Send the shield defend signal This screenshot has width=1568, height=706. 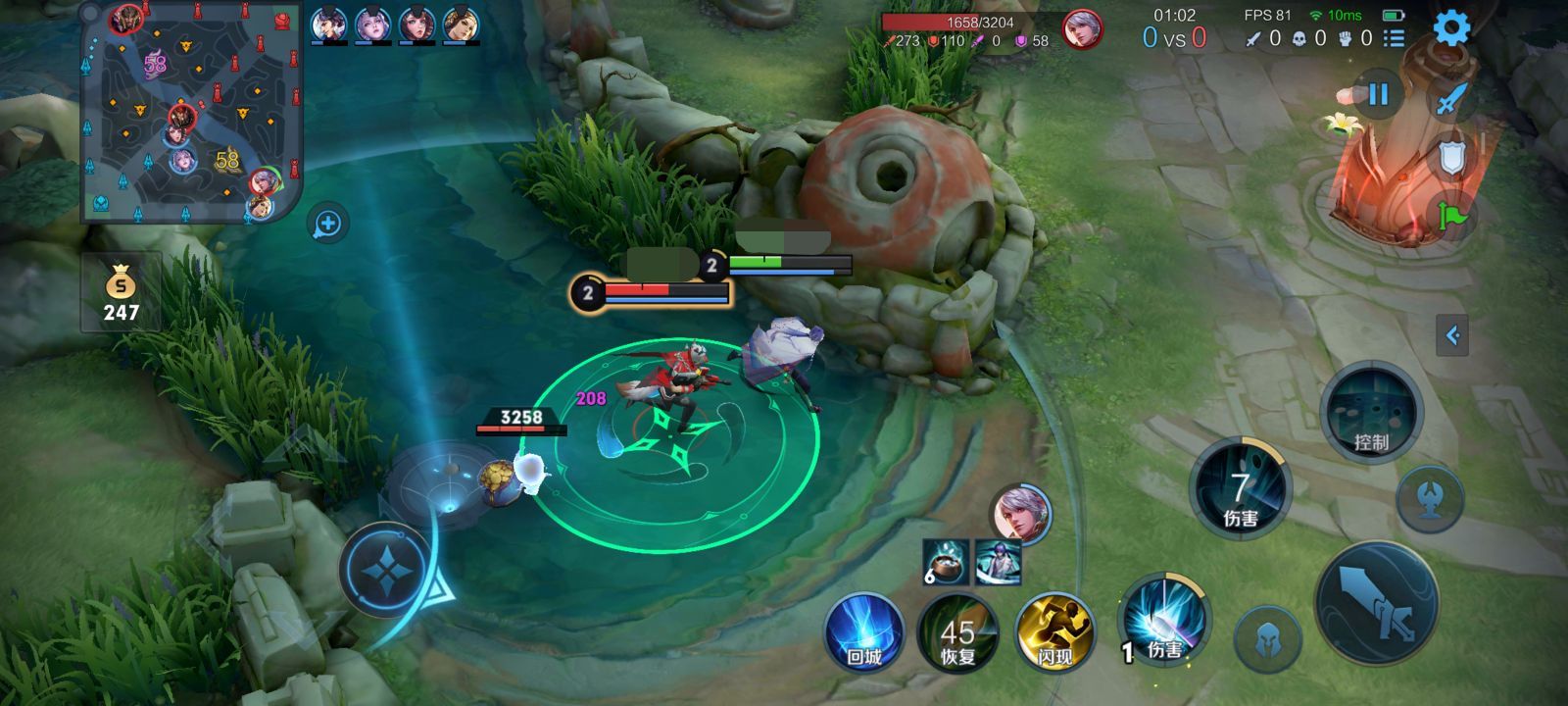point(1451,157)
